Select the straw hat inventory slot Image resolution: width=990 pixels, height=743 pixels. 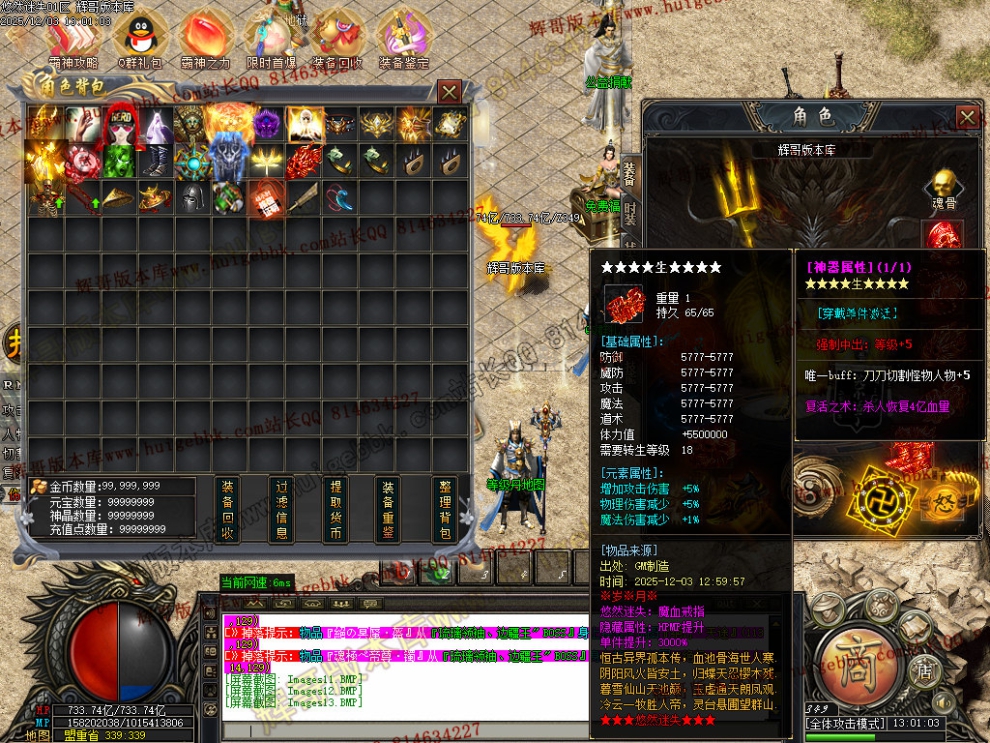119,197
